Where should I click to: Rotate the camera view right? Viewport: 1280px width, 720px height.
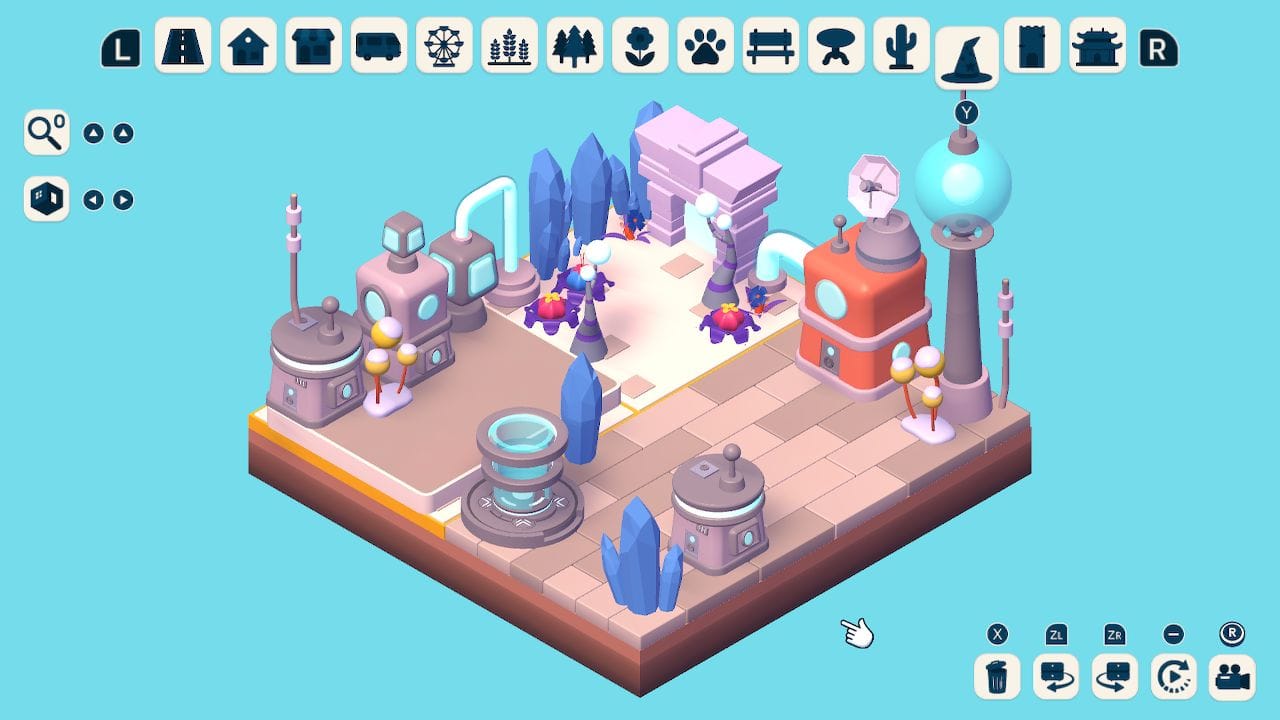pyautogui.click(x=124, y=199)
